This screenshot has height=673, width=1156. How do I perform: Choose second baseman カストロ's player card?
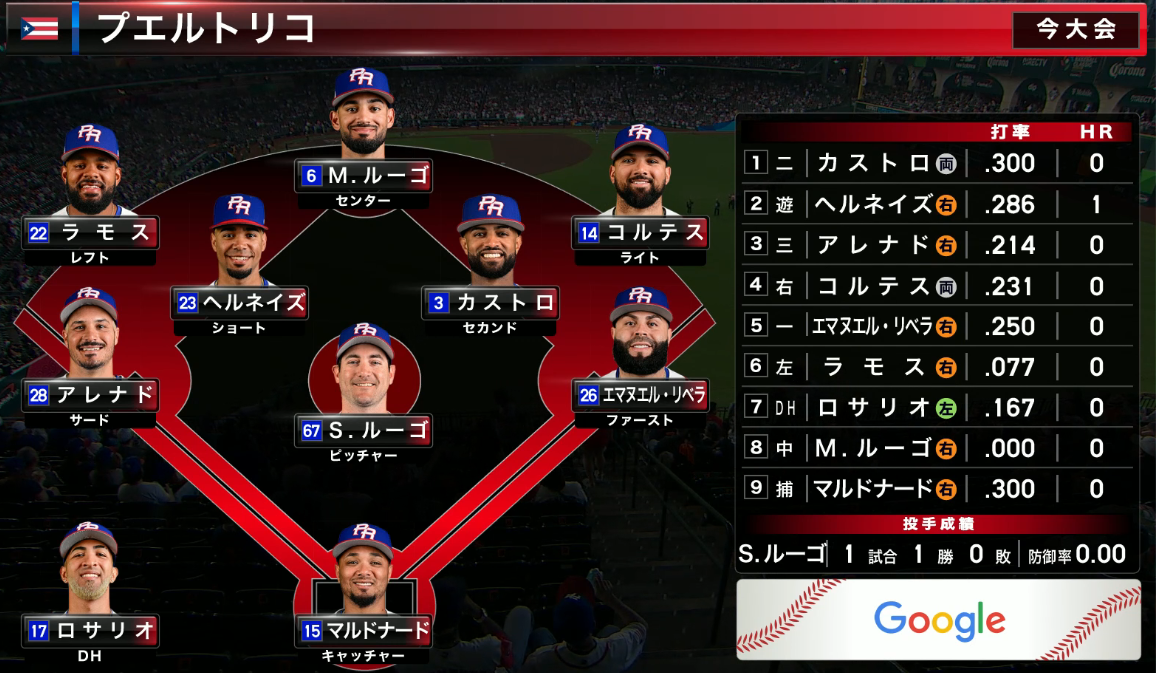click(490, 302)
